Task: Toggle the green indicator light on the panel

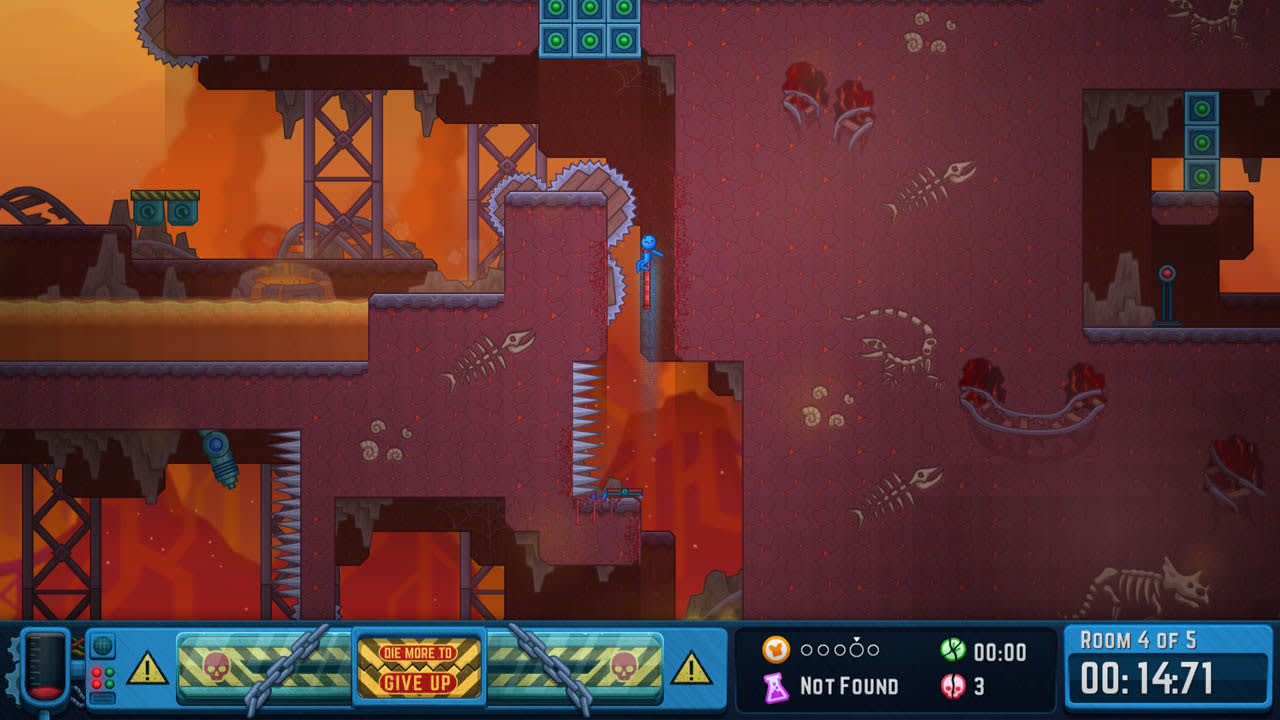Action: pyautogui.click(x=109, y=672)
